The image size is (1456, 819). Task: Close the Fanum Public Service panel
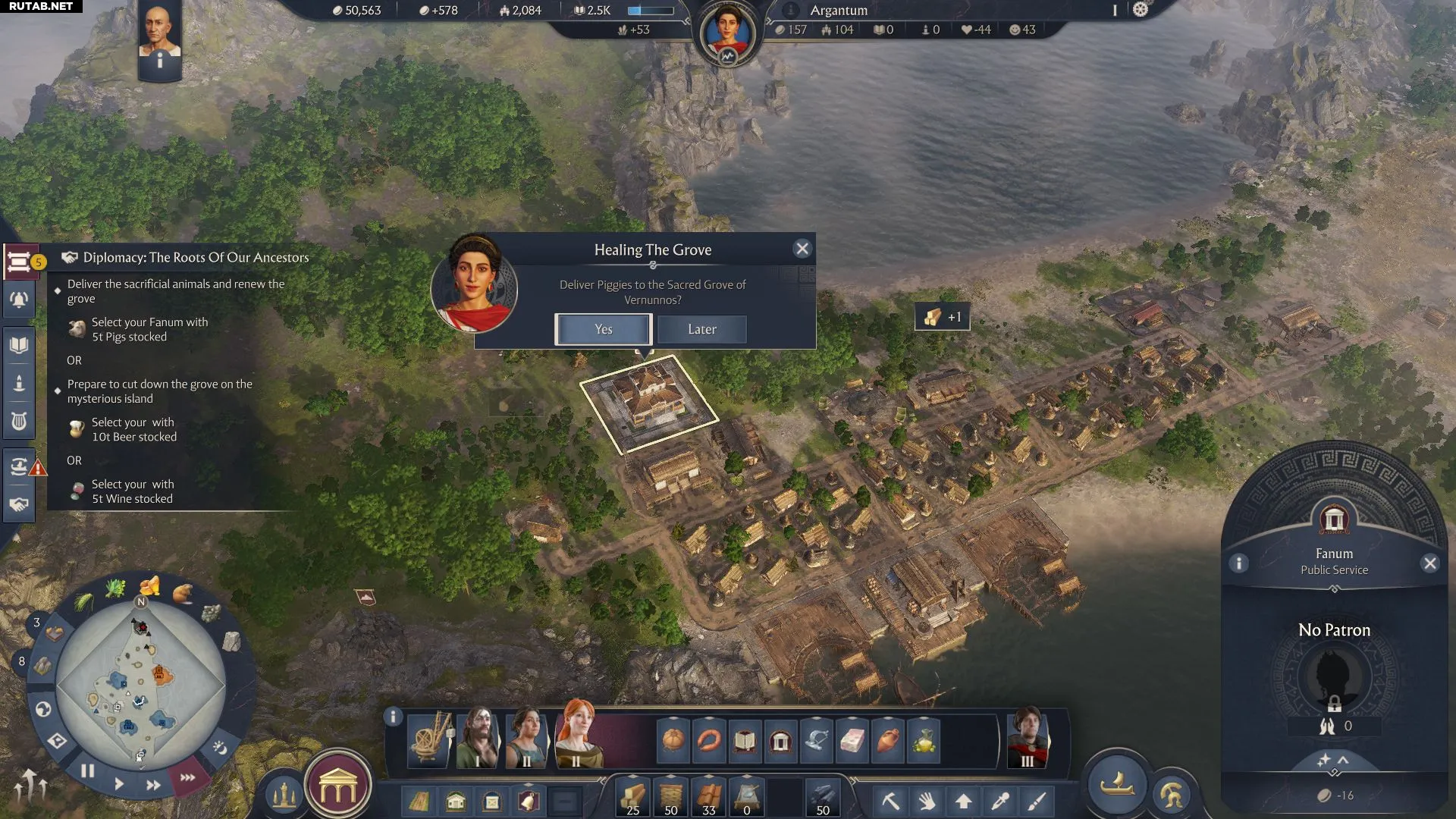[1429, 563]
